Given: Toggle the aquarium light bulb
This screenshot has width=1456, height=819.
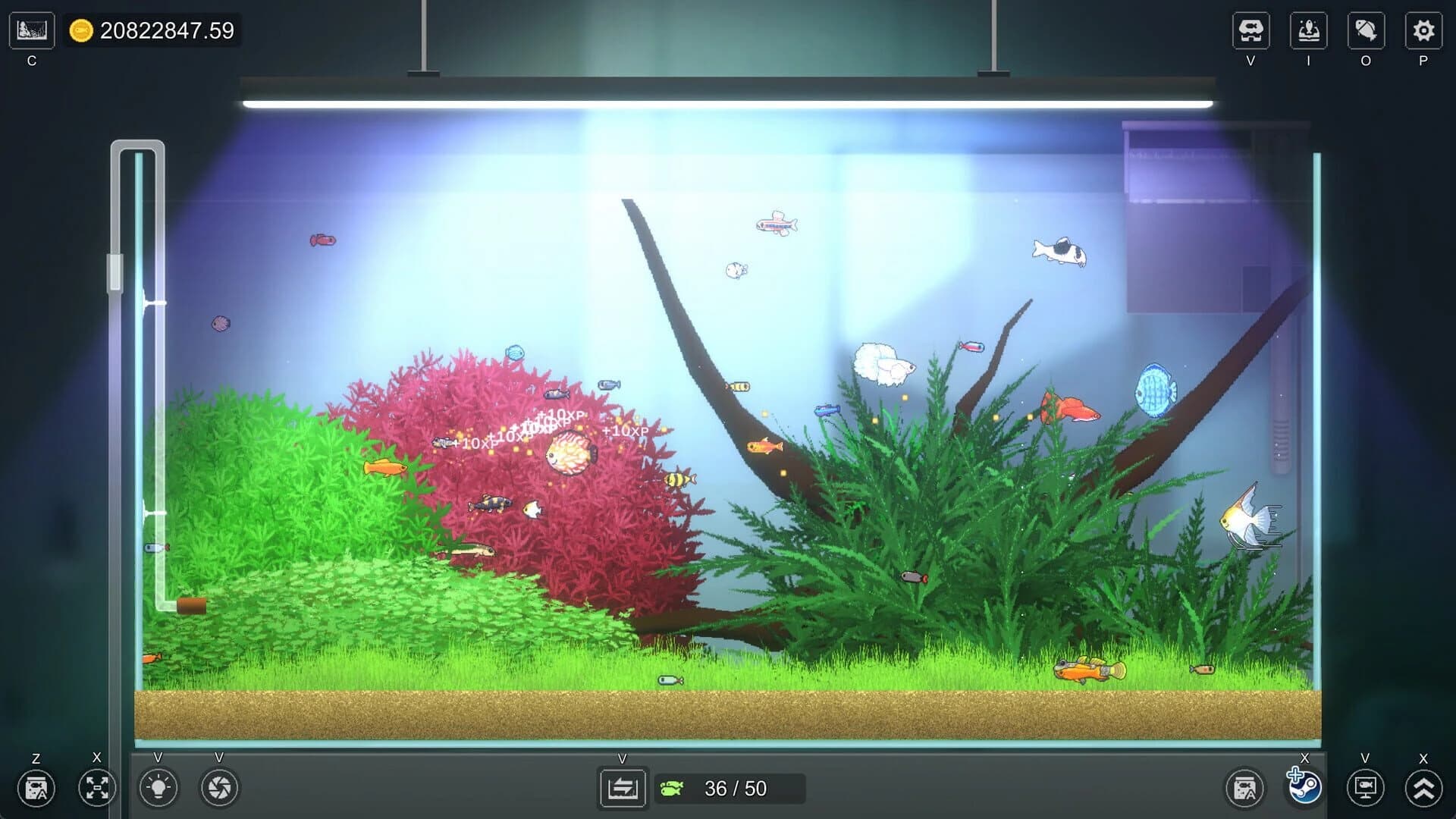Looking at the screenshot, I should click(158, 789).
